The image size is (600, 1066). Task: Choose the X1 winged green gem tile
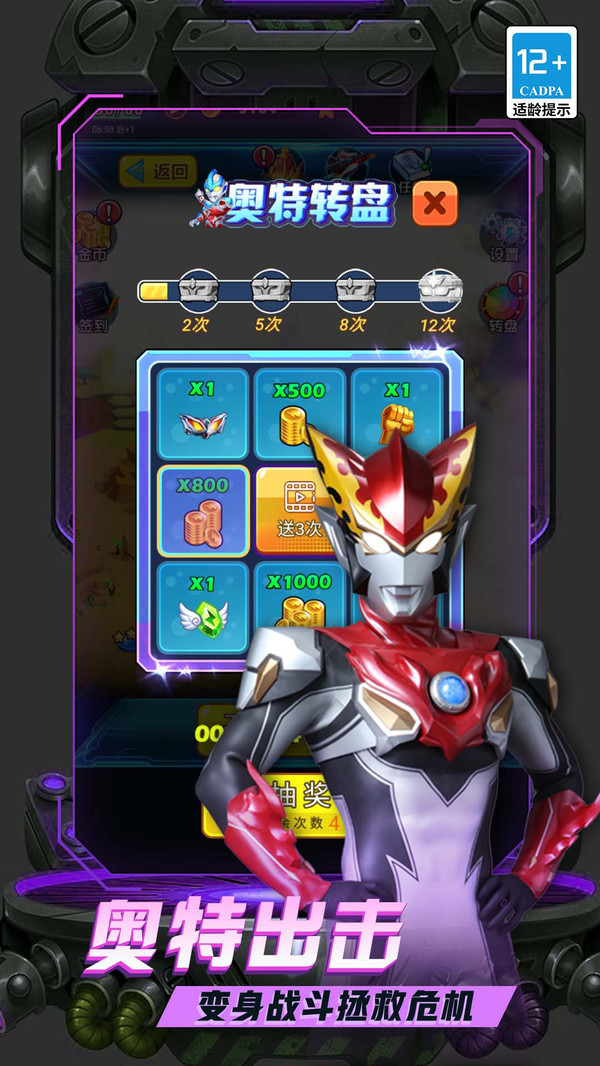(203, 607)
